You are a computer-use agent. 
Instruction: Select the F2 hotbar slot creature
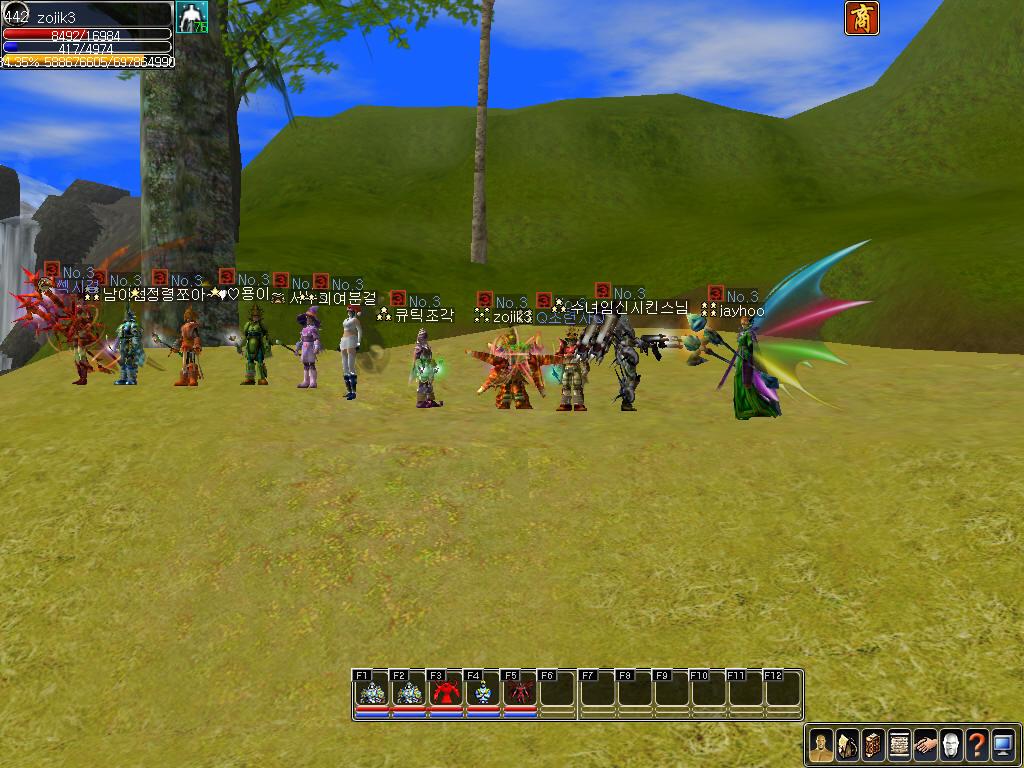pyautogui.click(x=409, y=692)
